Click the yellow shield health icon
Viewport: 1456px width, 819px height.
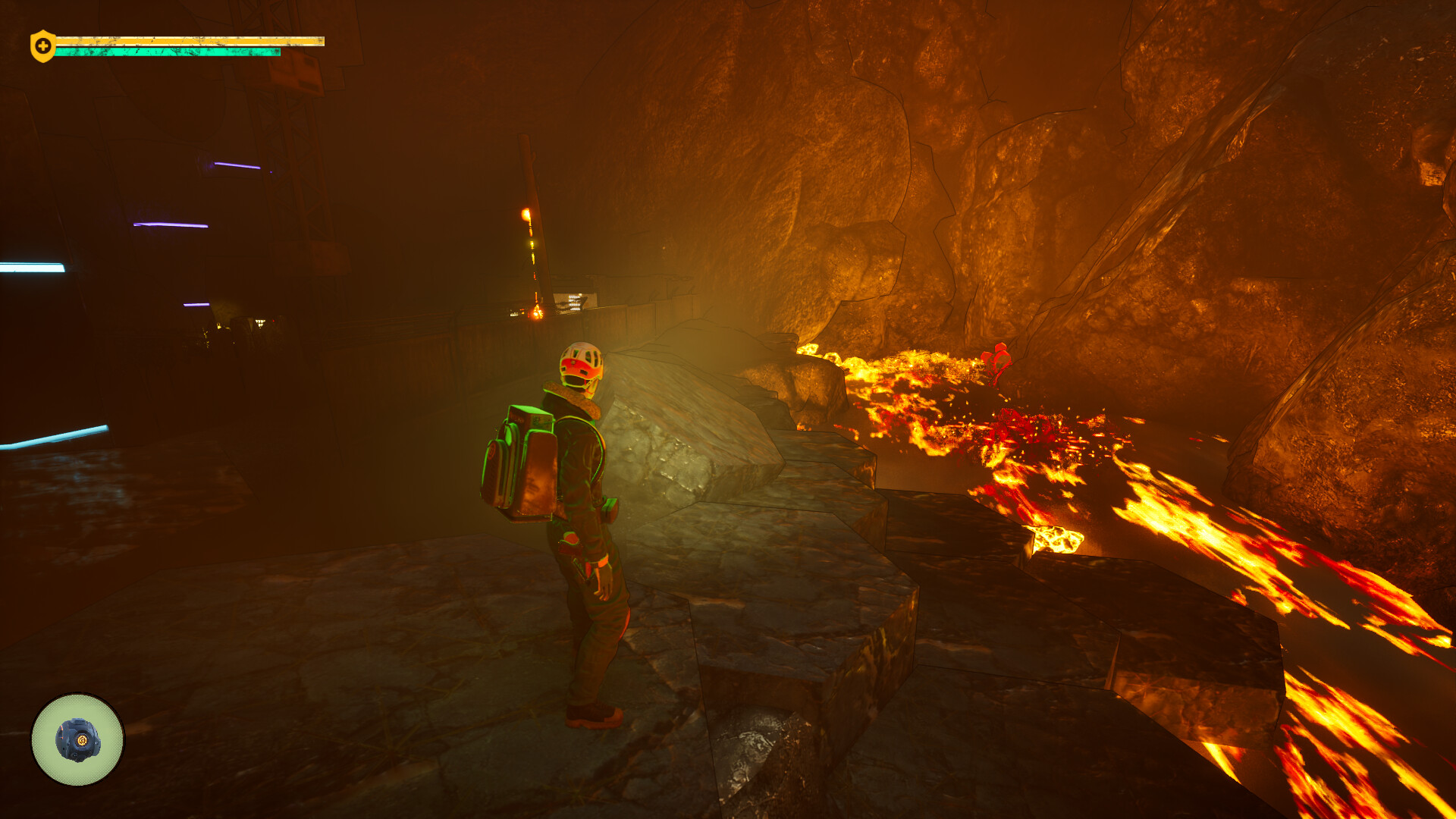pos(42,46)
